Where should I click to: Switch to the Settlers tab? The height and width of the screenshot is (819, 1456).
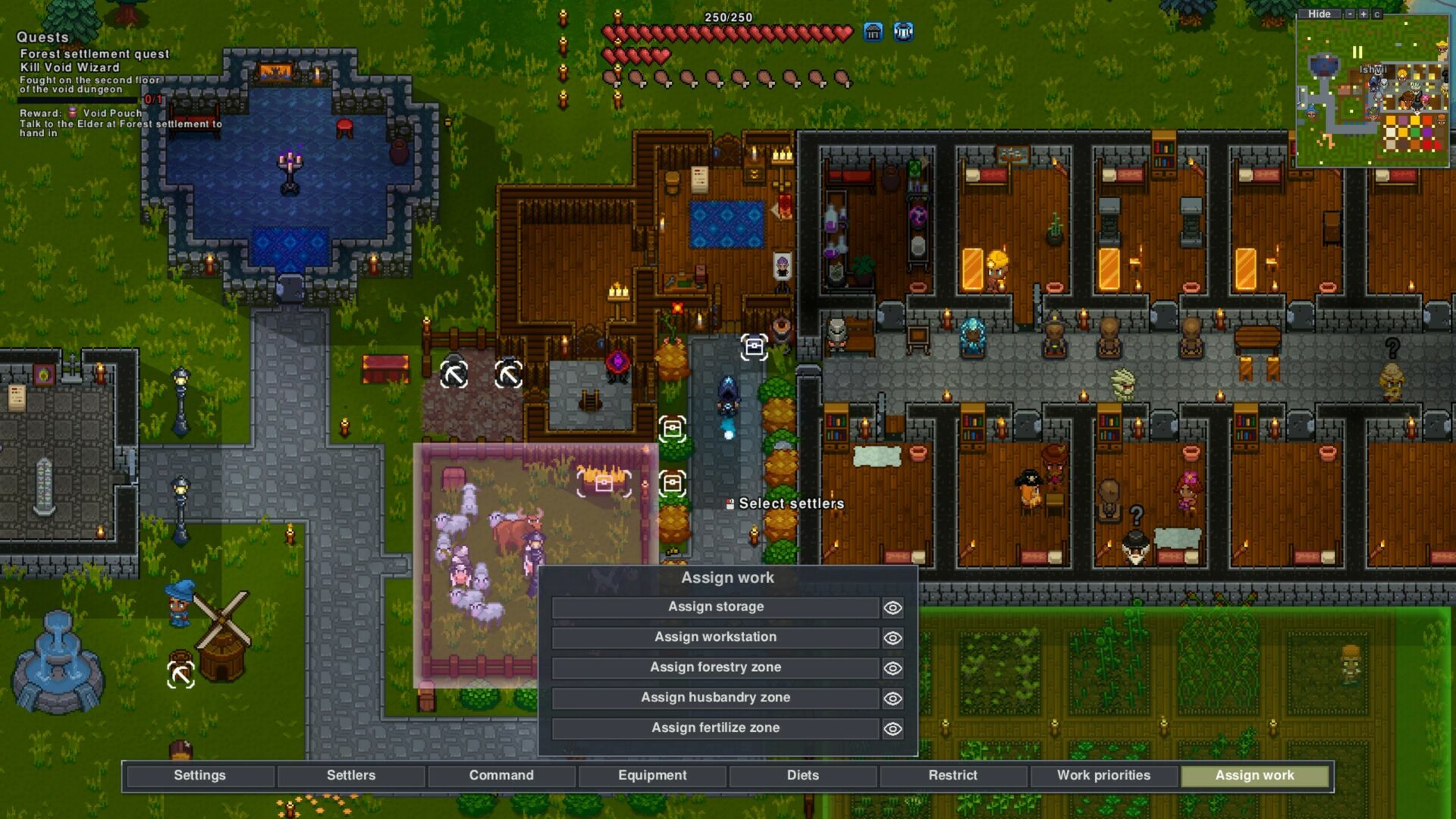click(350, 776)
